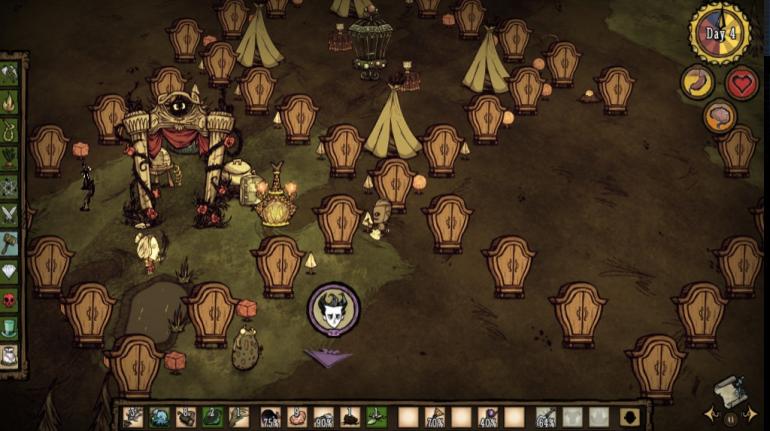Image resolution: width=770 pixels, height=431 pixels.
Task: Open the Light crafting tab with flame icon
Action: pos(10,100)
